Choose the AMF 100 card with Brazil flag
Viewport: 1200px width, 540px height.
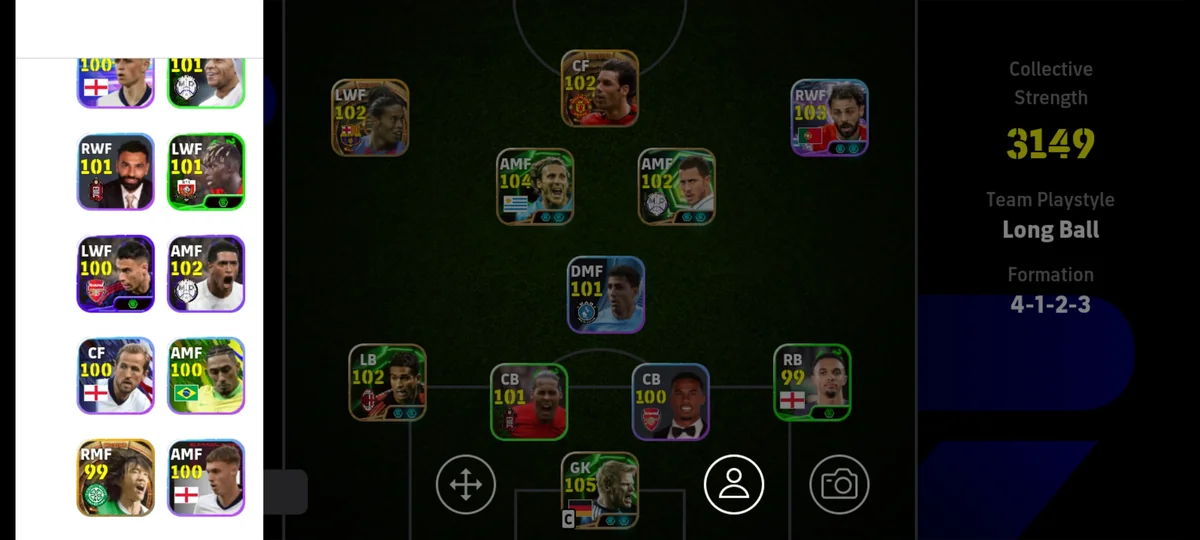coord(206,376)
